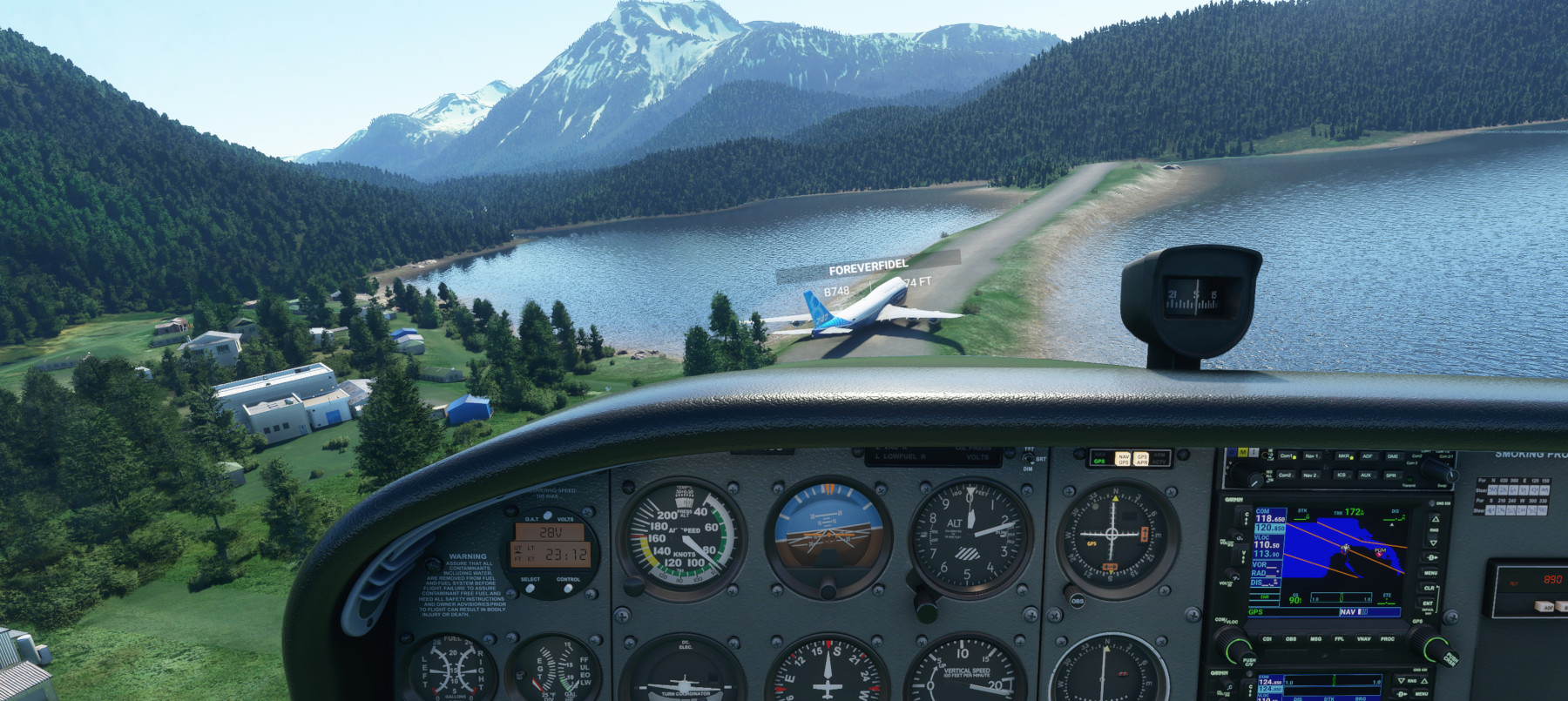Open the MENU on the GNS 530
1568x701 pixels.
point(1429,574)
